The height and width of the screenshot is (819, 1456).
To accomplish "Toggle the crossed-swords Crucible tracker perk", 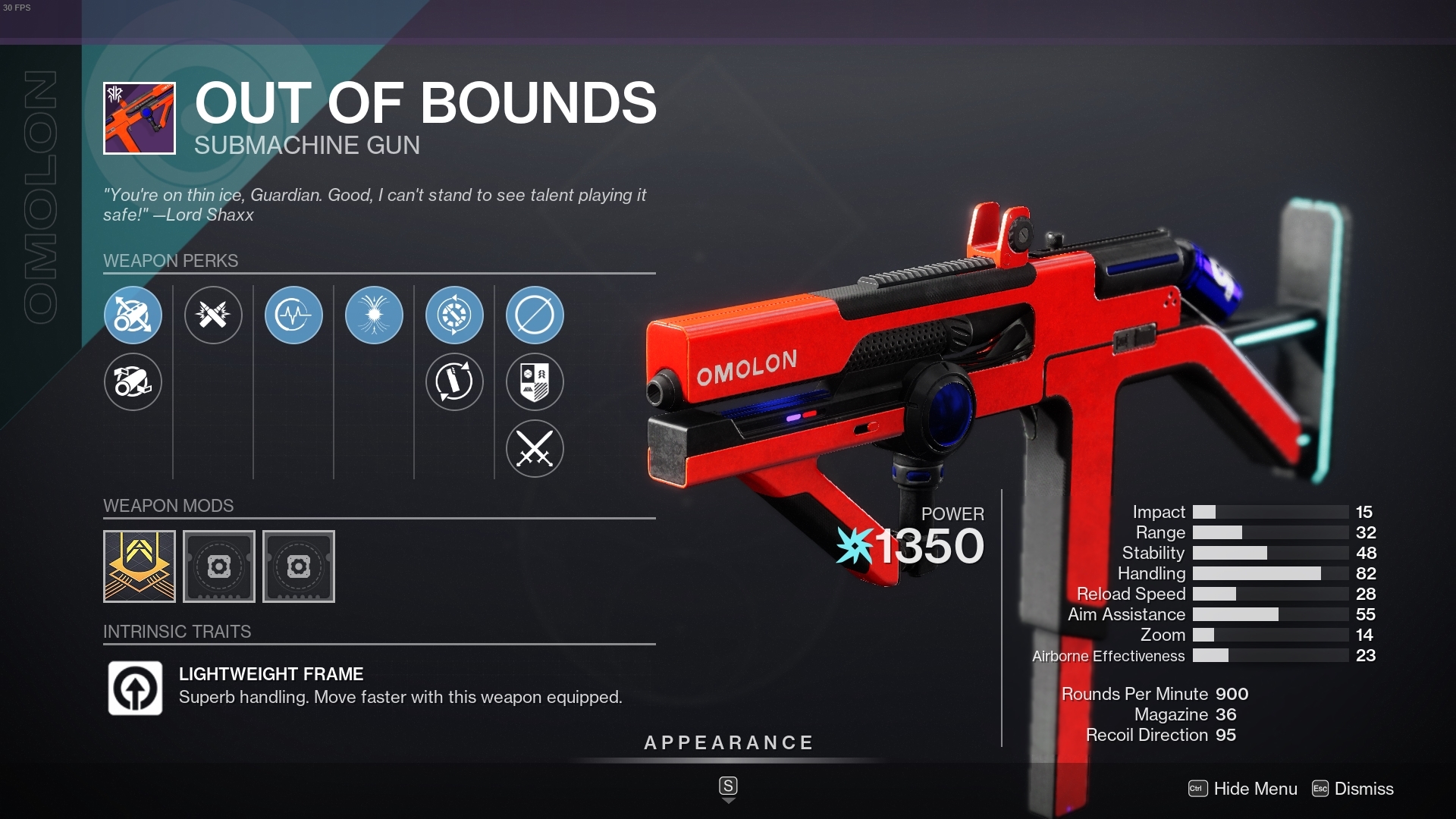I will pyautogui.click(x=535, y=448).
